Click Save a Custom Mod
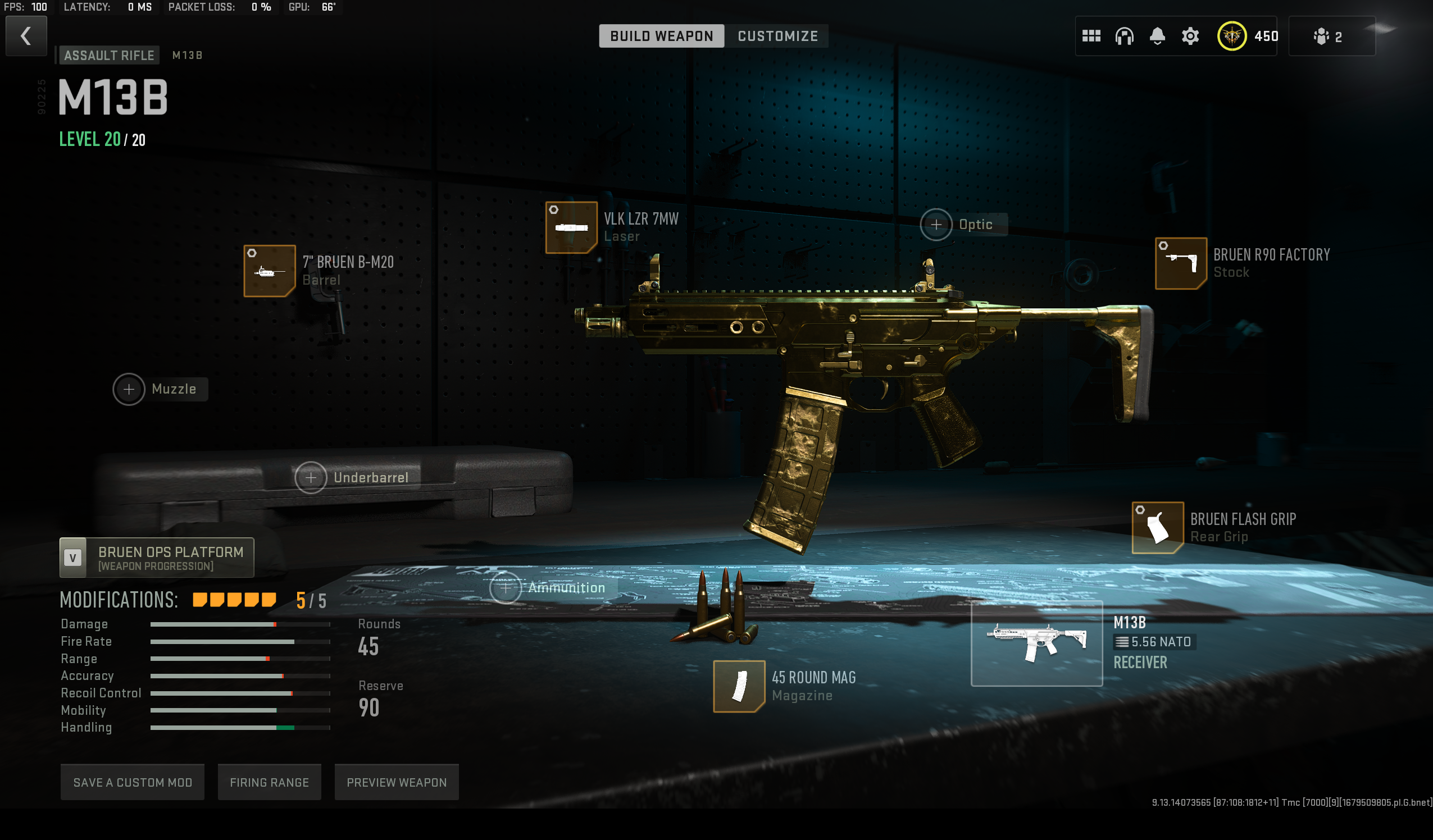This screenshot has height=840, width=1433. tap(133, 783)
